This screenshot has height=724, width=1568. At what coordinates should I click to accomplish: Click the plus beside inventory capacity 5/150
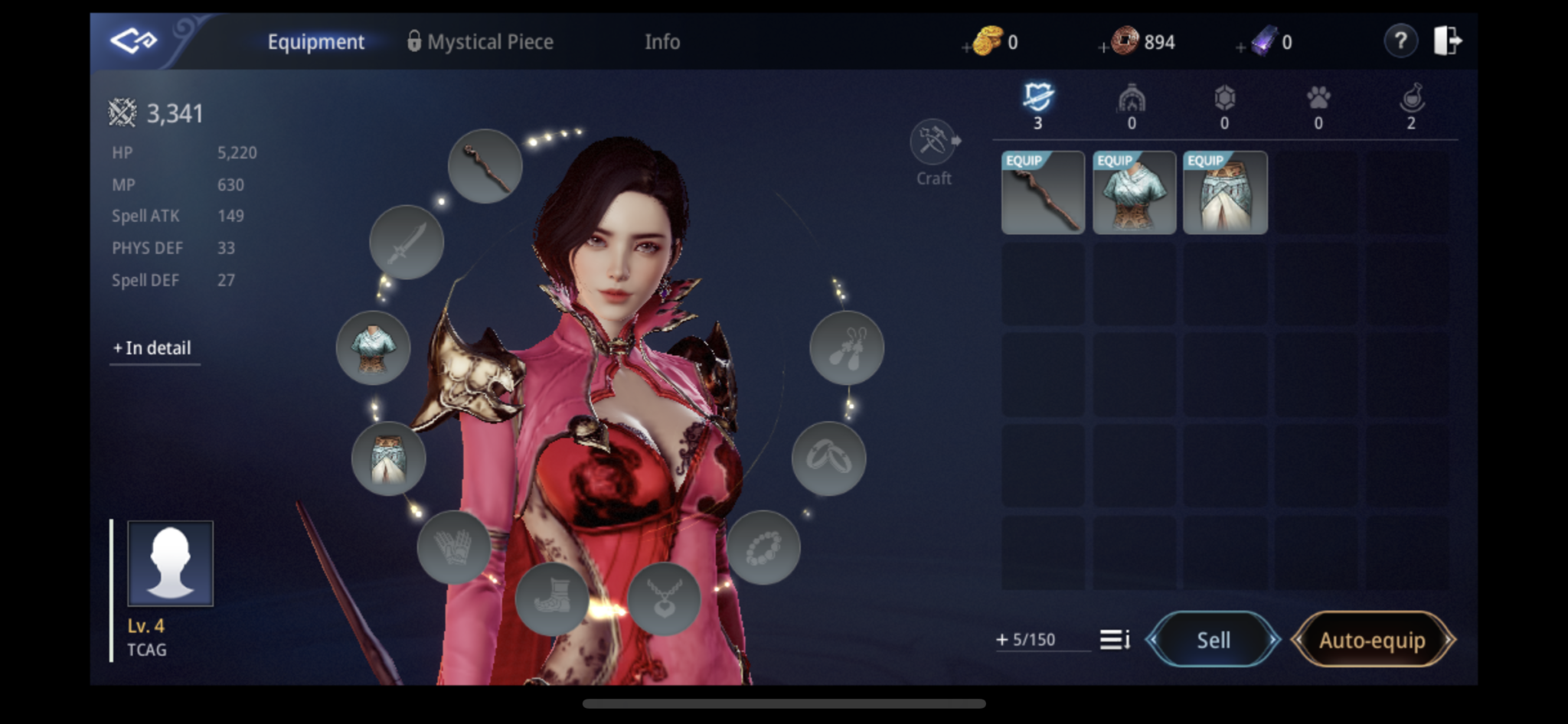pos(1003,640)
